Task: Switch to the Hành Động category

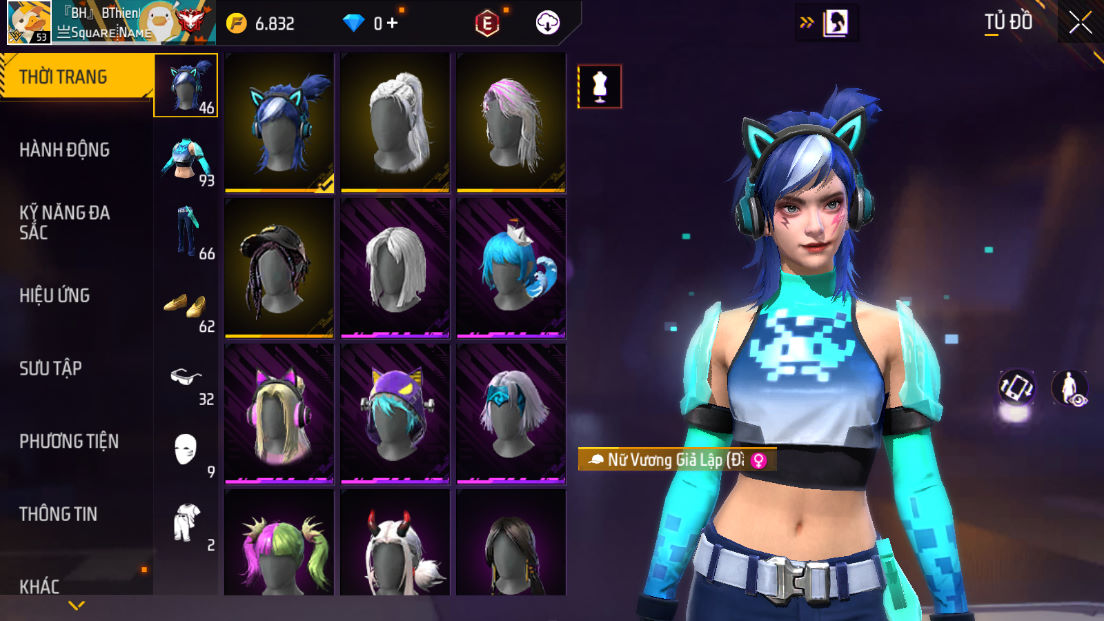Action: (65, 150)
